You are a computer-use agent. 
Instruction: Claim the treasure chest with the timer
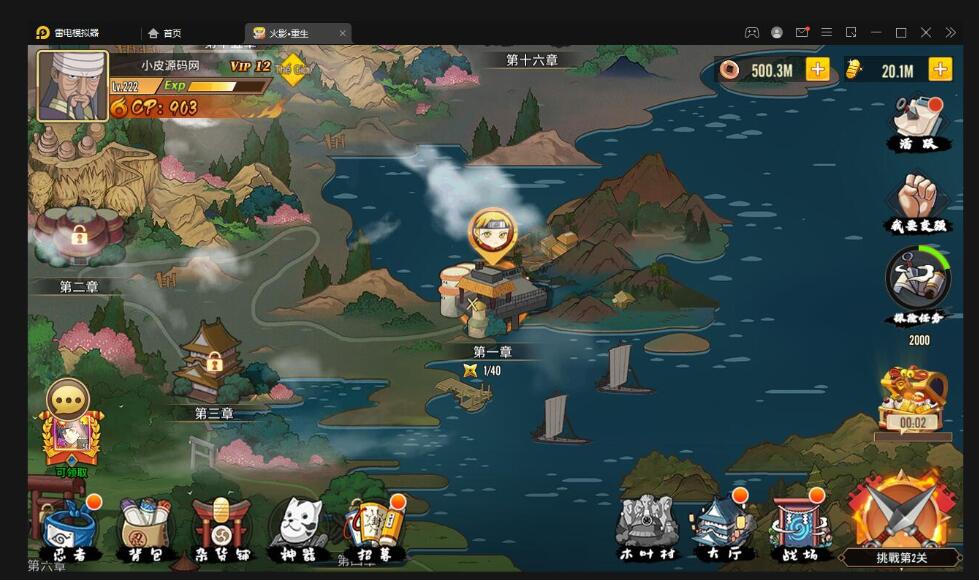click(912, 400)
